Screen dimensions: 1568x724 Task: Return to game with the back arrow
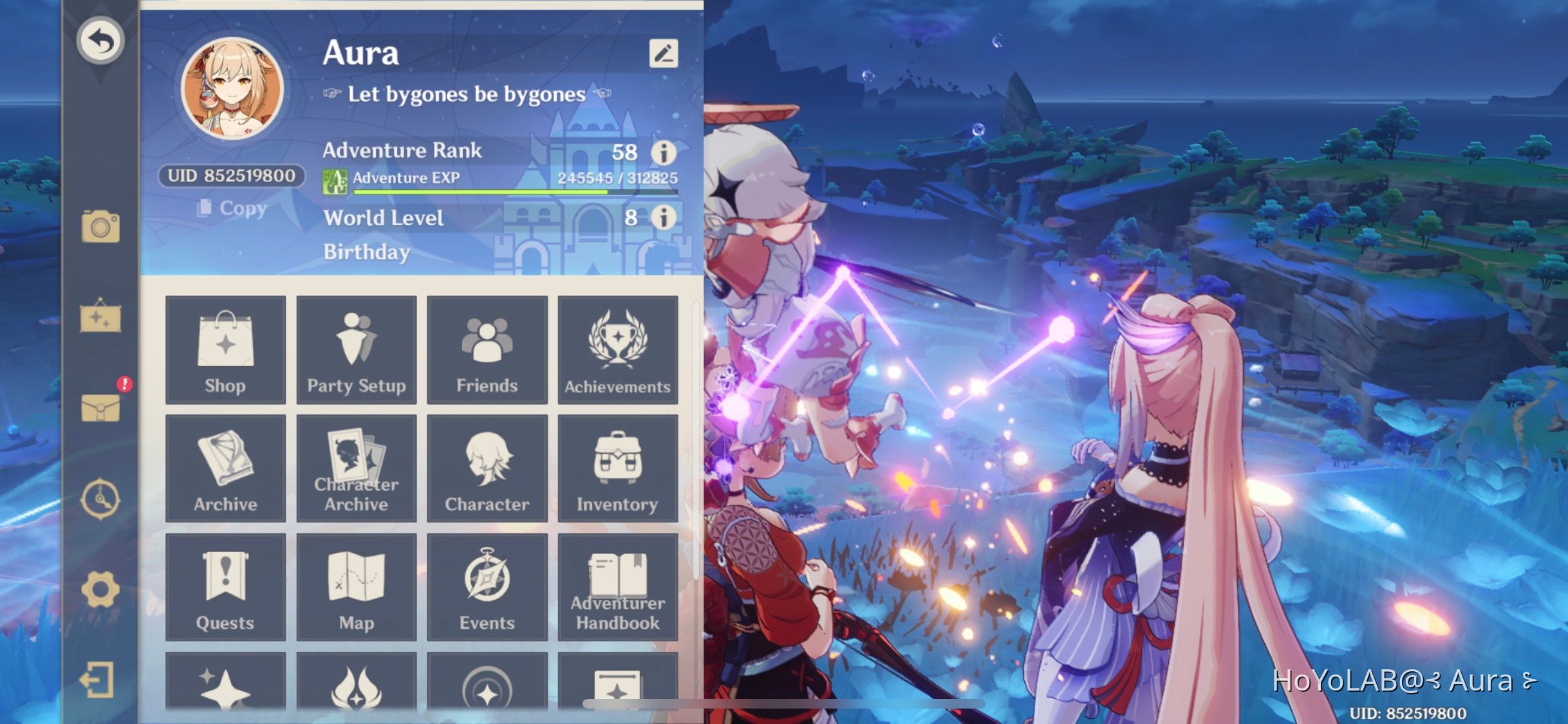[x=101, y=40]
